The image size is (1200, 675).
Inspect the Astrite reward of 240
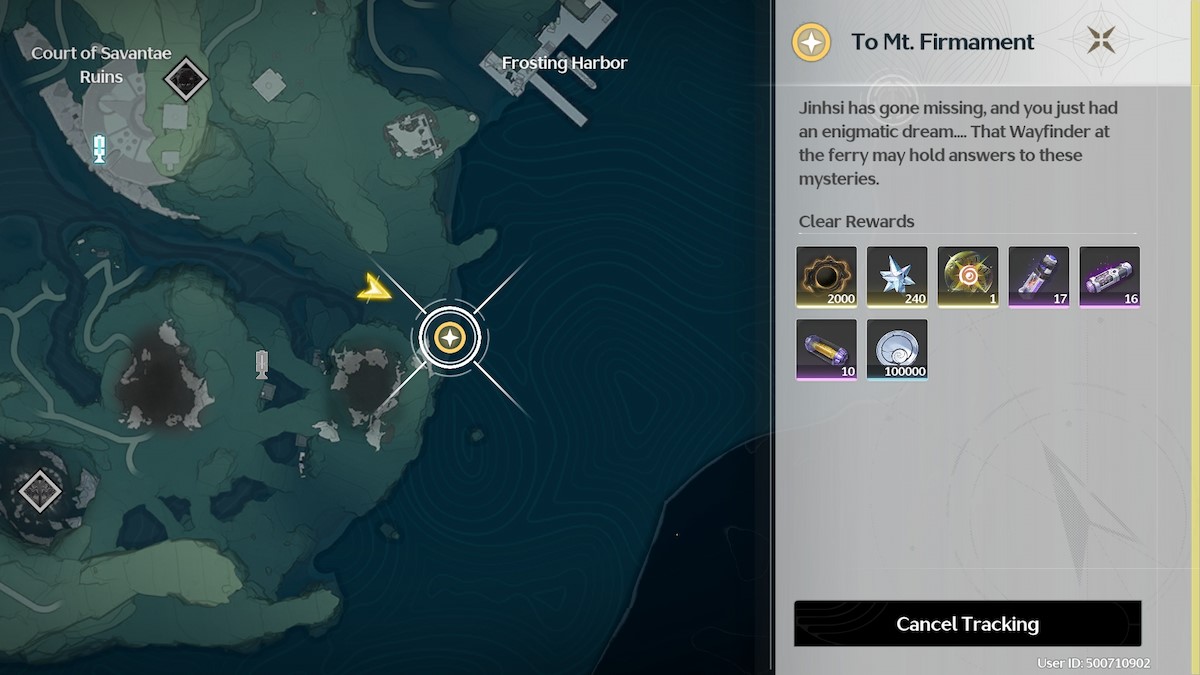[x=897, y=276]
